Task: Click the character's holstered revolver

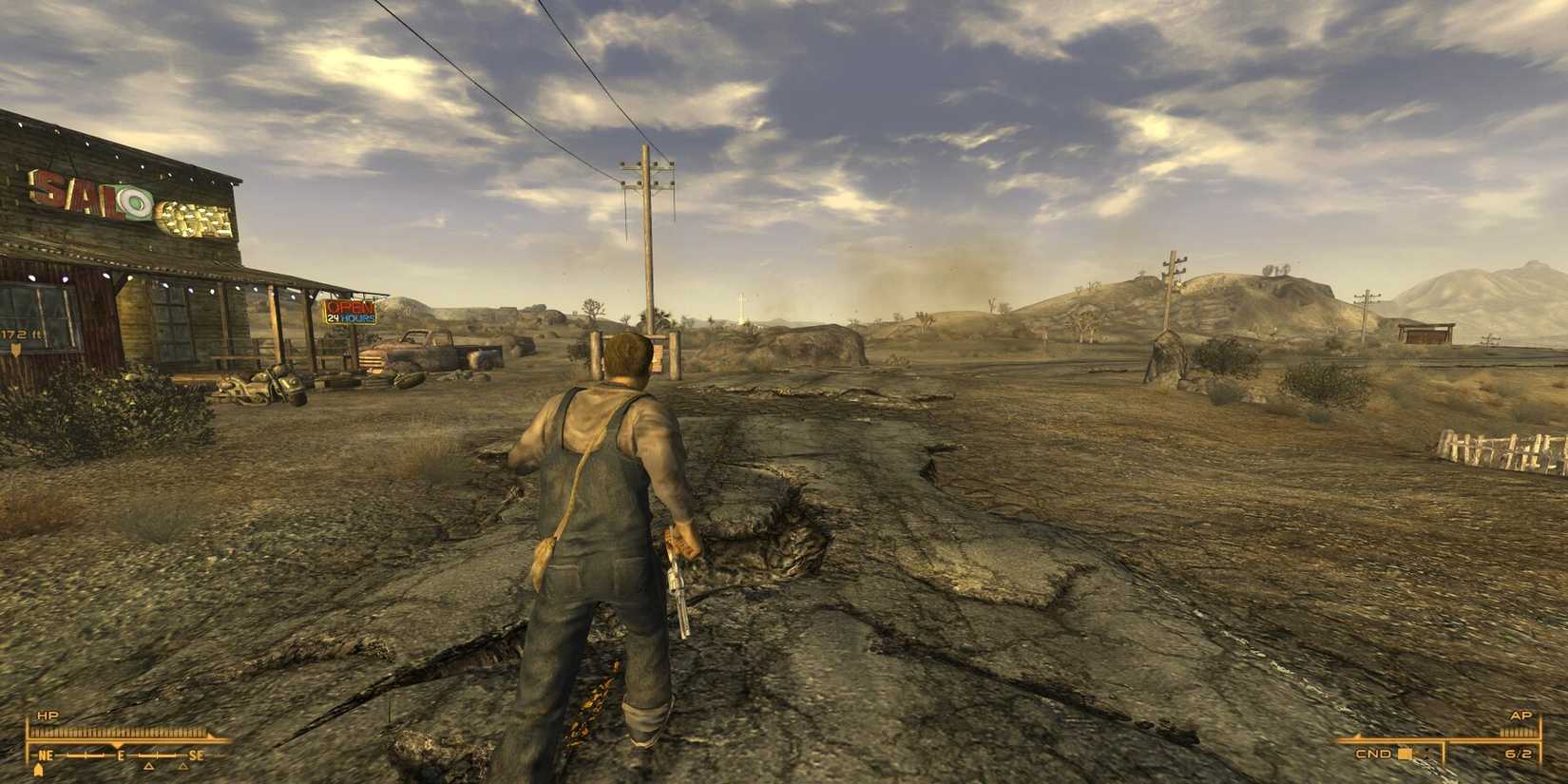Action: coord(679,584)
